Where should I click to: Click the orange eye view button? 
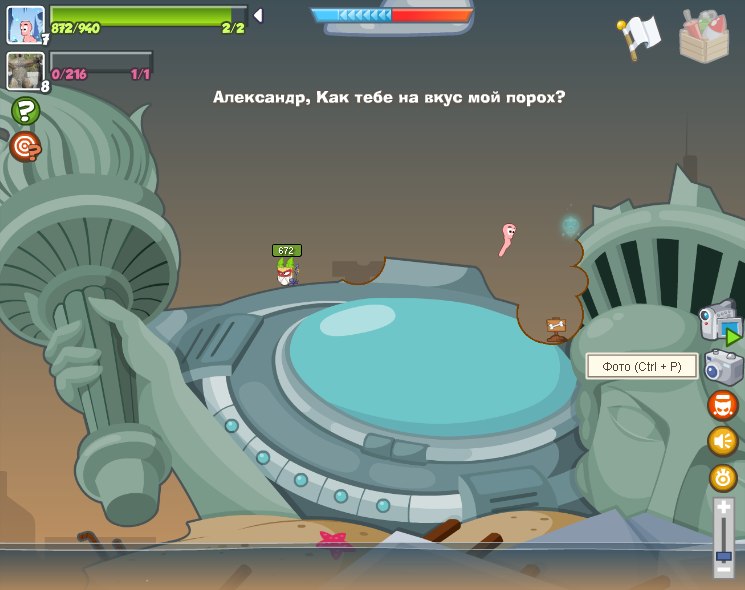(x=723, y=477)
